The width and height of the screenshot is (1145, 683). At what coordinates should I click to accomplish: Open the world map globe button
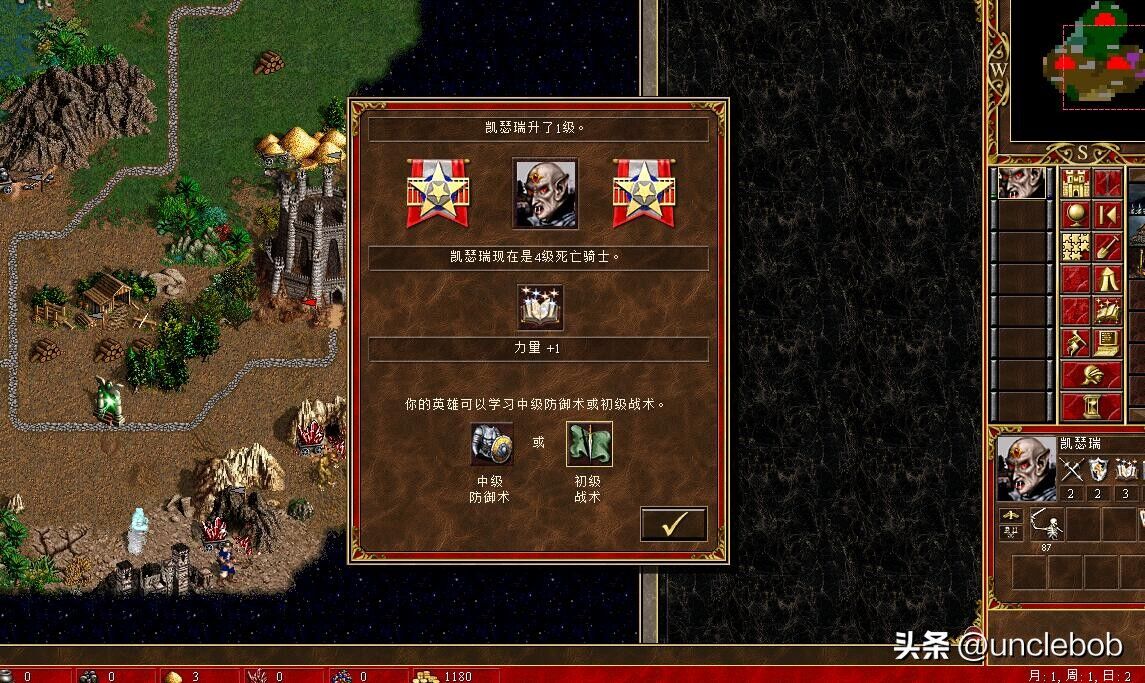(x=1075, y=215)
